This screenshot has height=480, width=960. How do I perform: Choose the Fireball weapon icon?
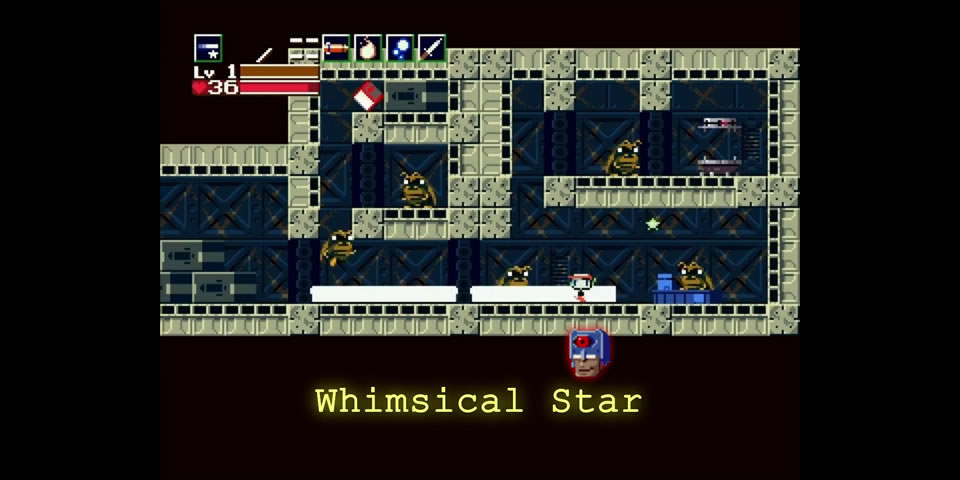[x=368, y=48]
